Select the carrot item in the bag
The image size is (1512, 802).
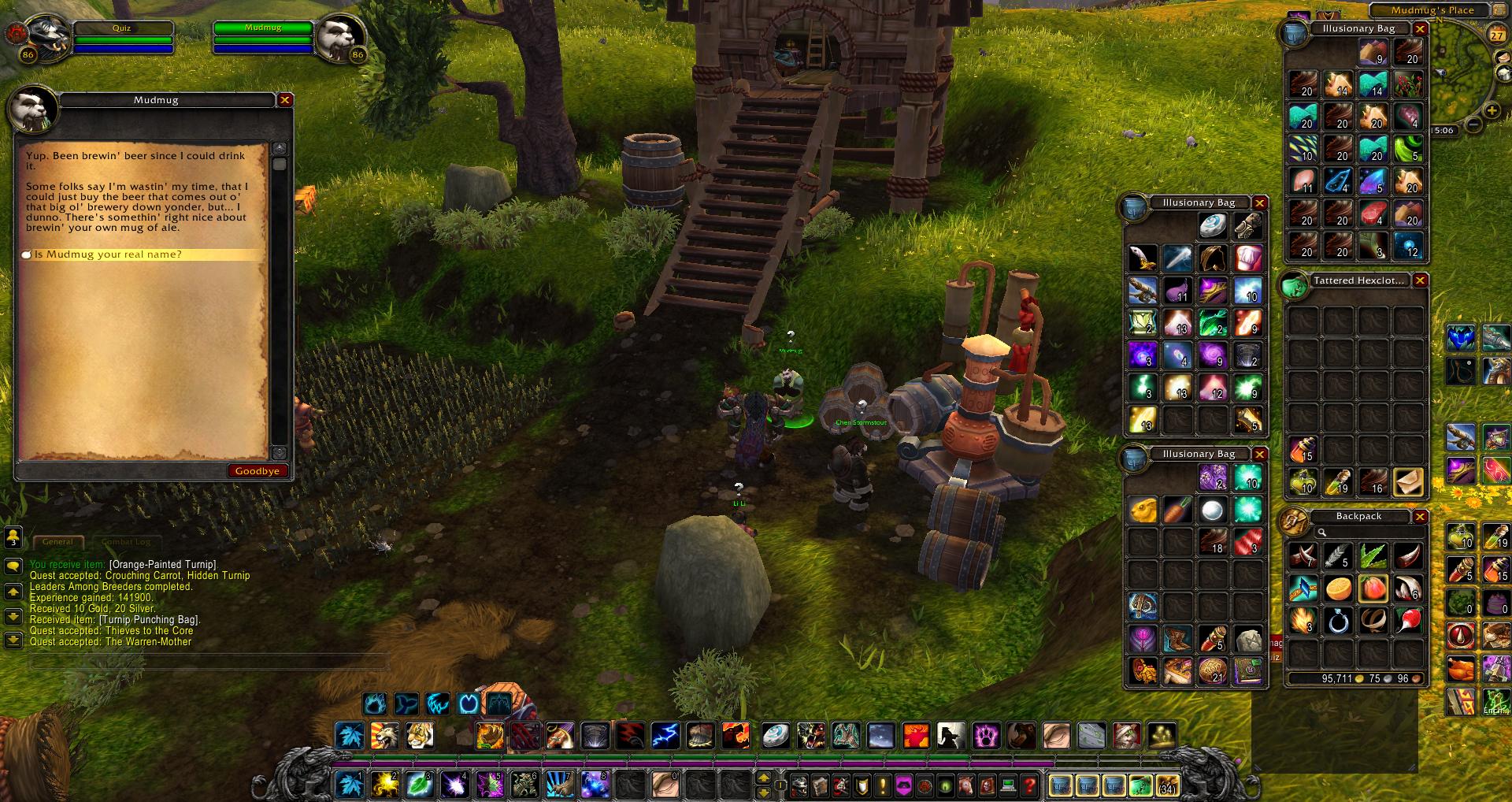(1178, 511)
